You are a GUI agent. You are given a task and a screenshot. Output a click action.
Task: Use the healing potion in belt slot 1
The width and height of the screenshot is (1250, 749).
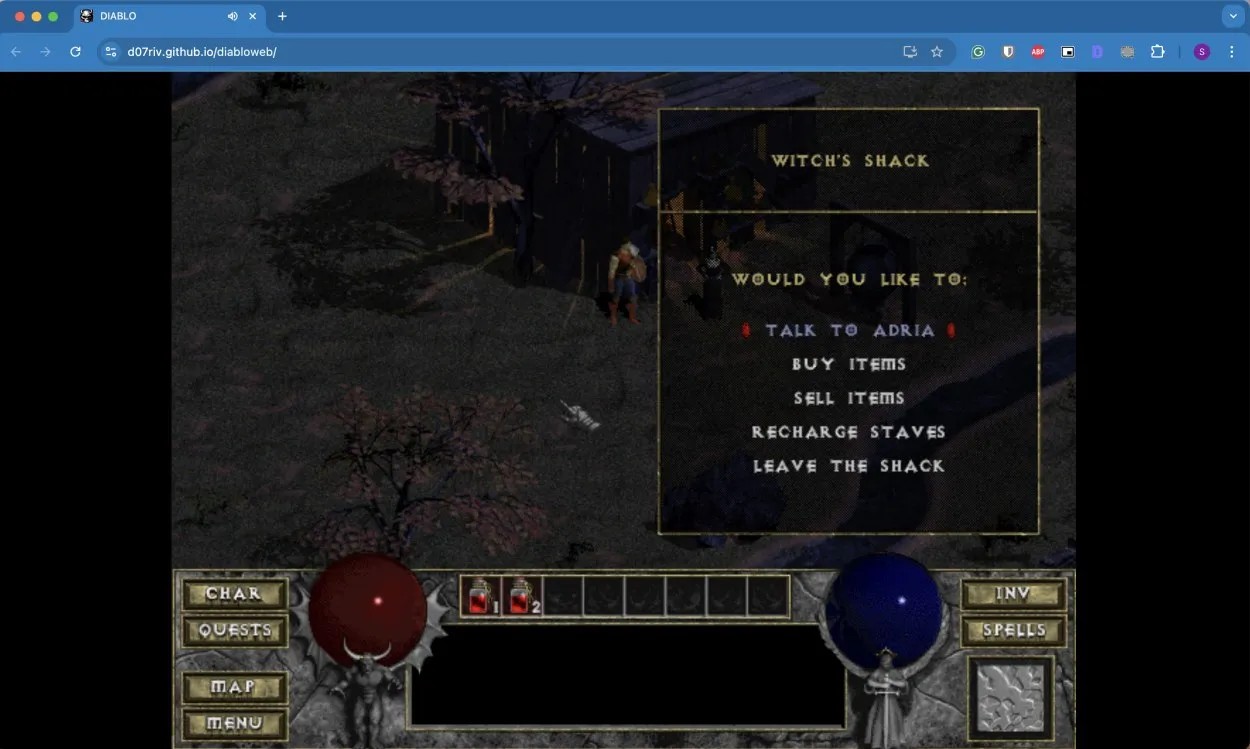coord(481,596)
